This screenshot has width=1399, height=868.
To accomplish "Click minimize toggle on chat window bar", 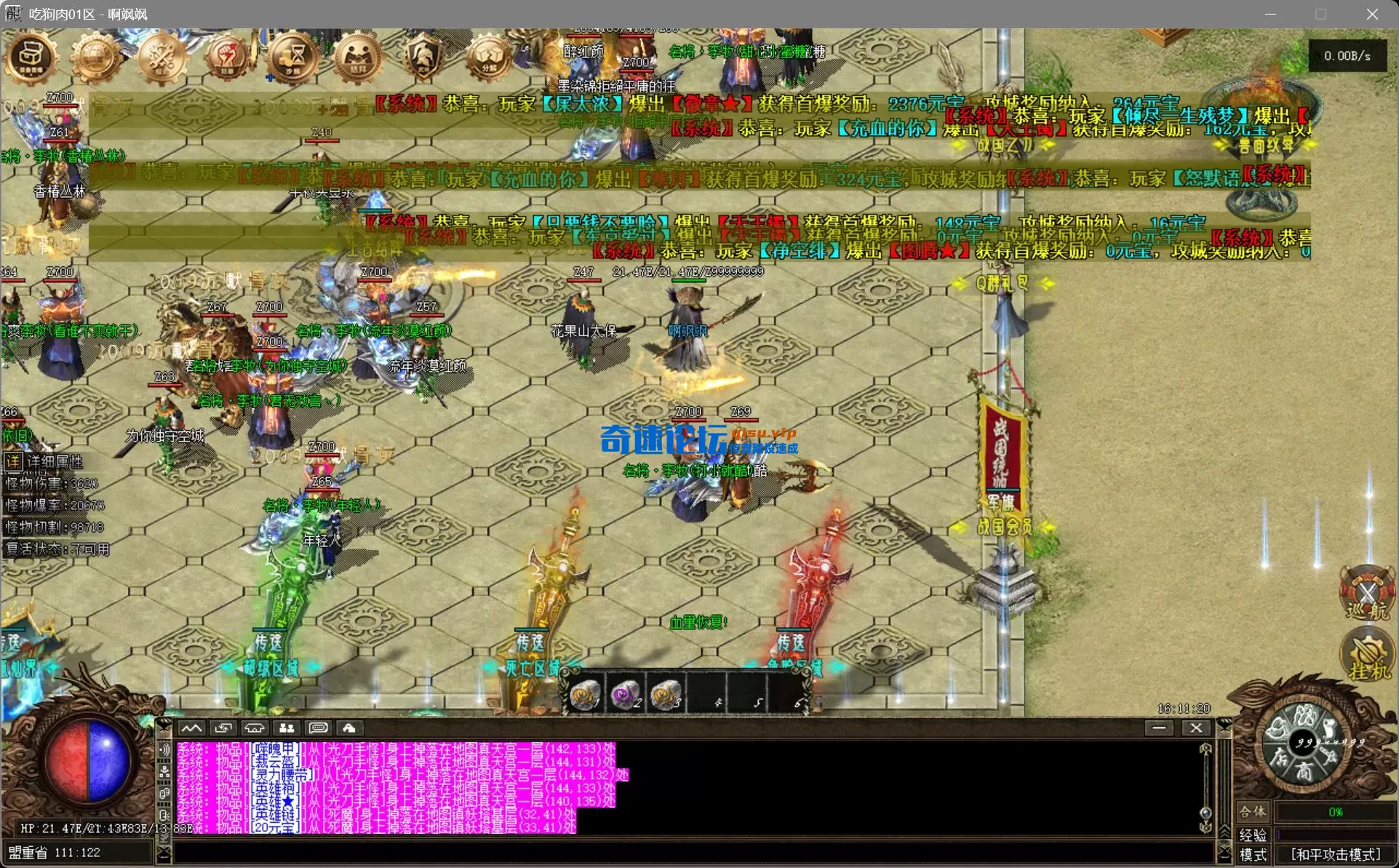I will click(1160, 728).
